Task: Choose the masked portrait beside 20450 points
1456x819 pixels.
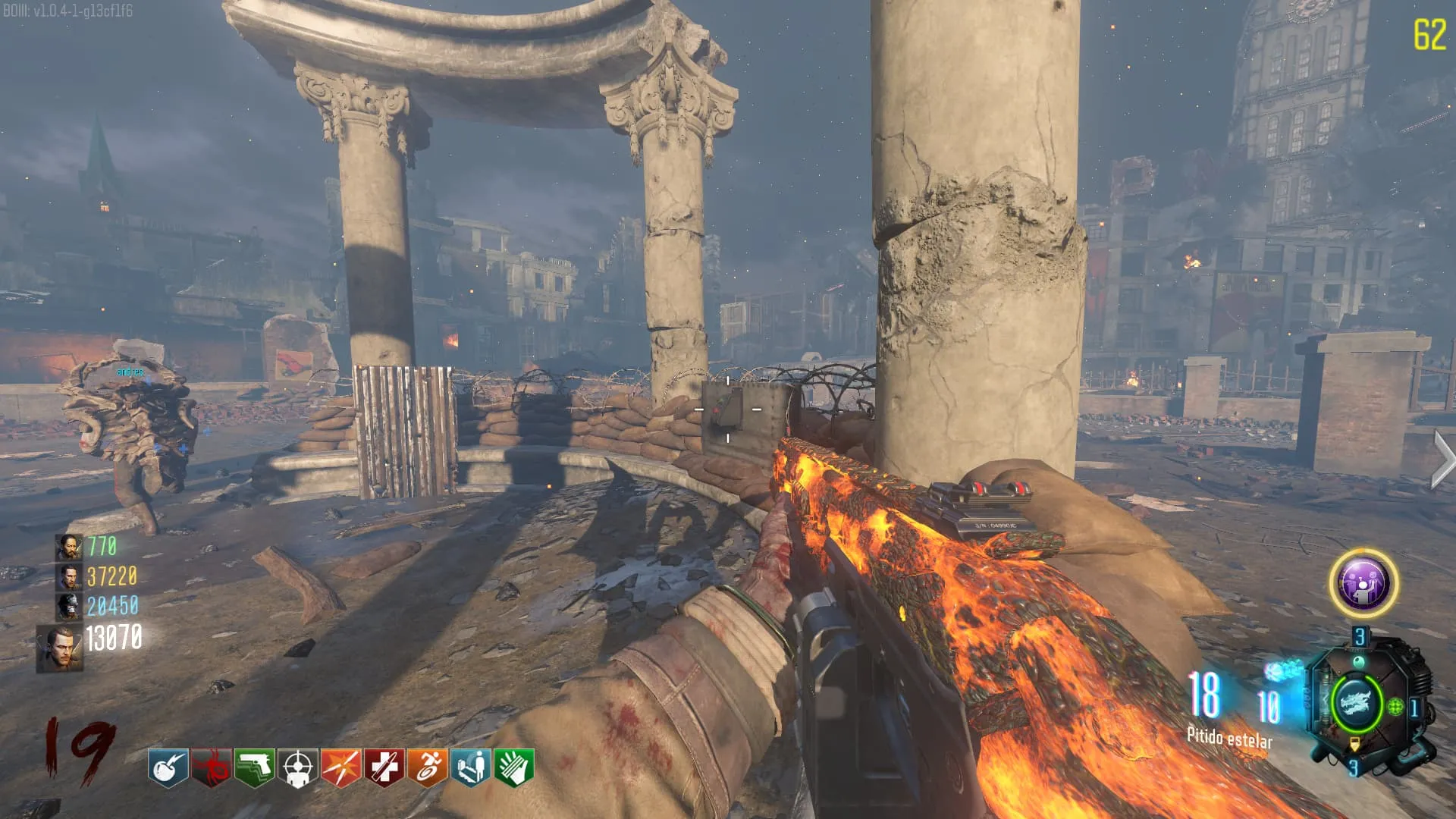Action: click(x=69, y=607)
